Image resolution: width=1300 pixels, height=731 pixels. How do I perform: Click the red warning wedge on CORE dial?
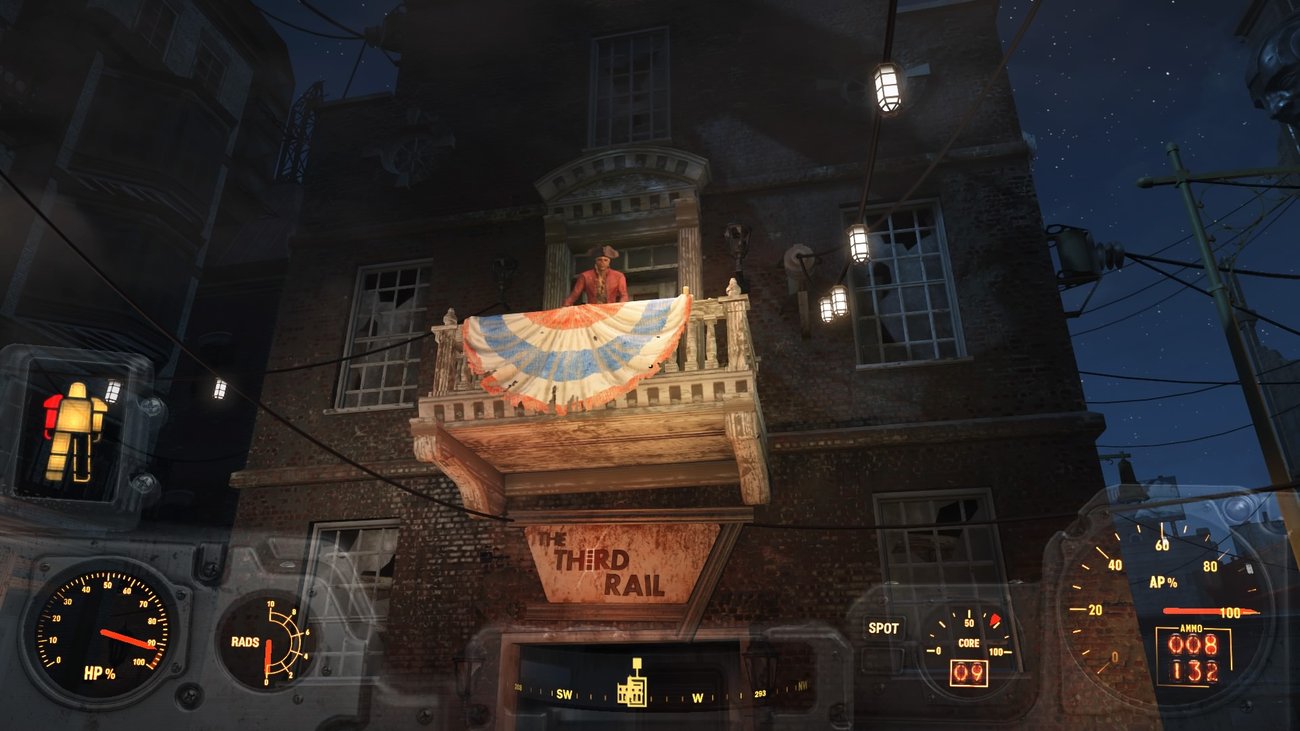(x=993, y=618)
